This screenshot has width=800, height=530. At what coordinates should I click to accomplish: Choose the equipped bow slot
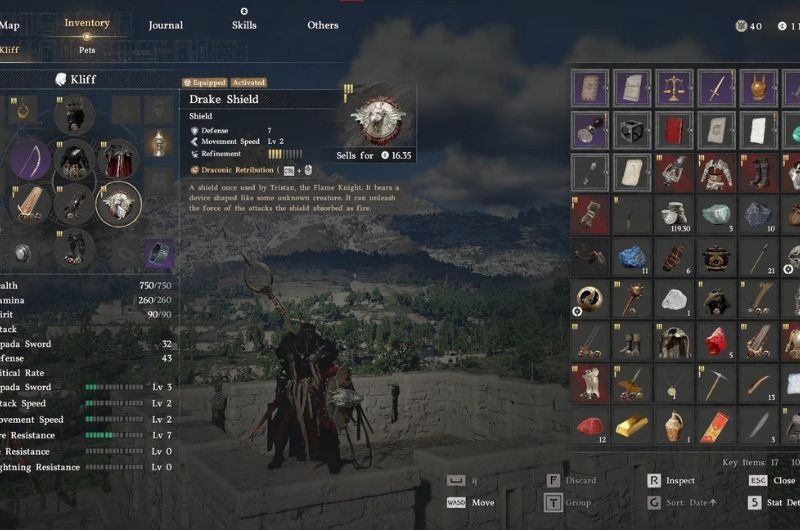[x=31, y=160]
